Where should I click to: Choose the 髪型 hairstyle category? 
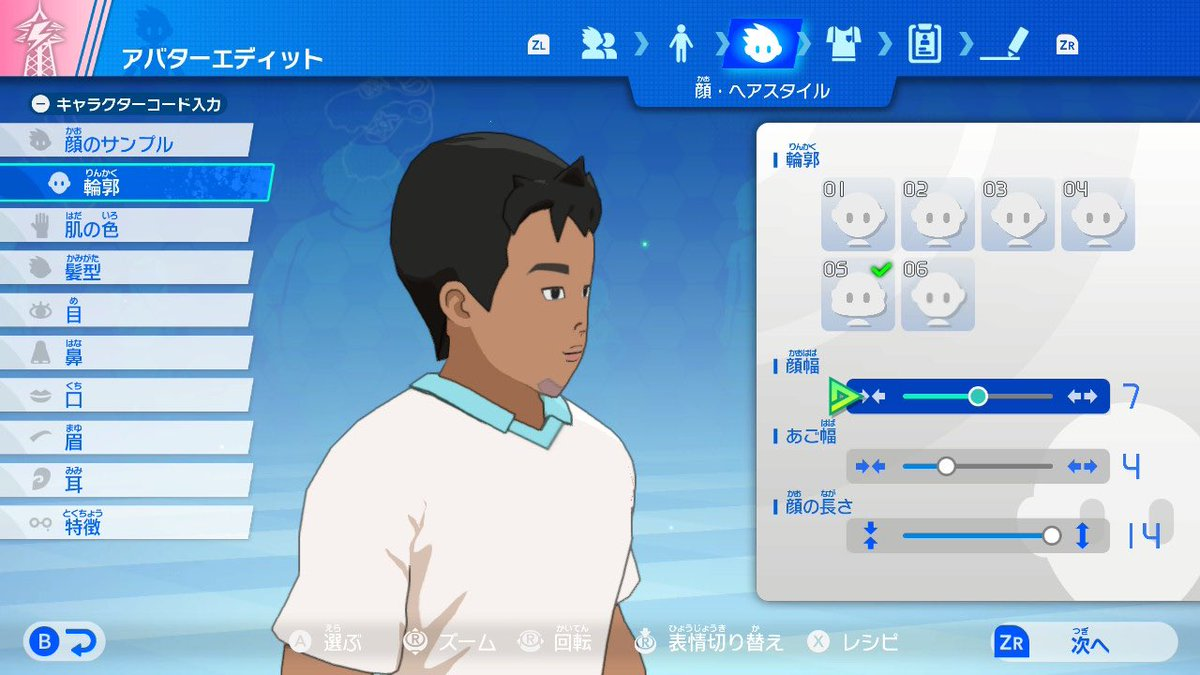125,268
